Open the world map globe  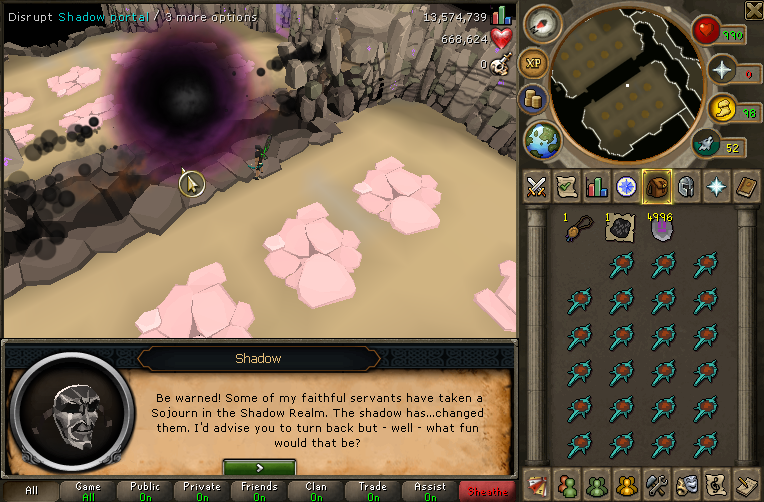coord(541,138)
